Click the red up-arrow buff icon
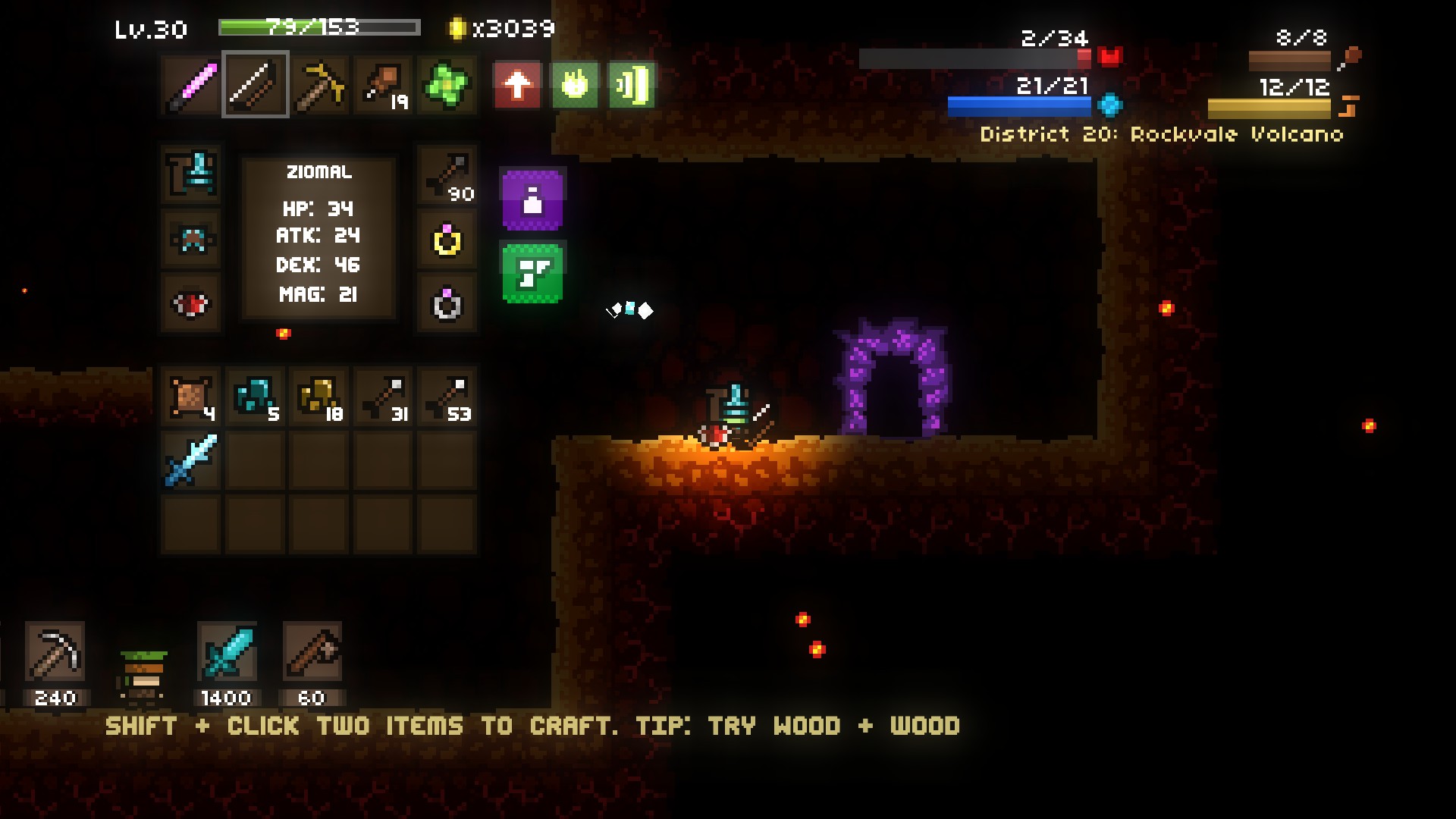Screen dimensions: 1456x819 tap(516, 85)
